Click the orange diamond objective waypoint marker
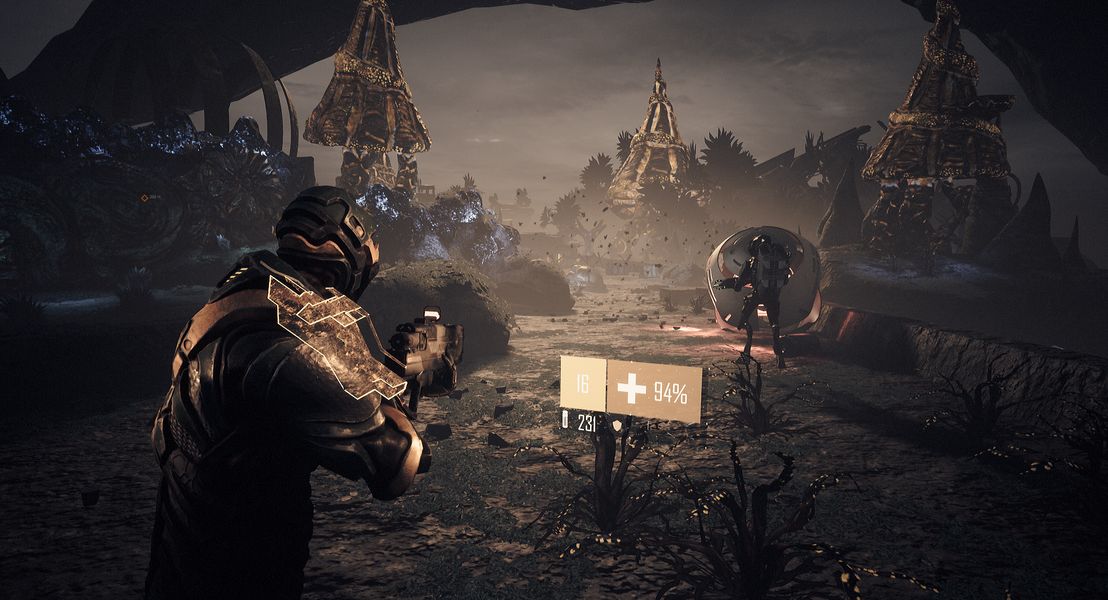 [144, 198]
